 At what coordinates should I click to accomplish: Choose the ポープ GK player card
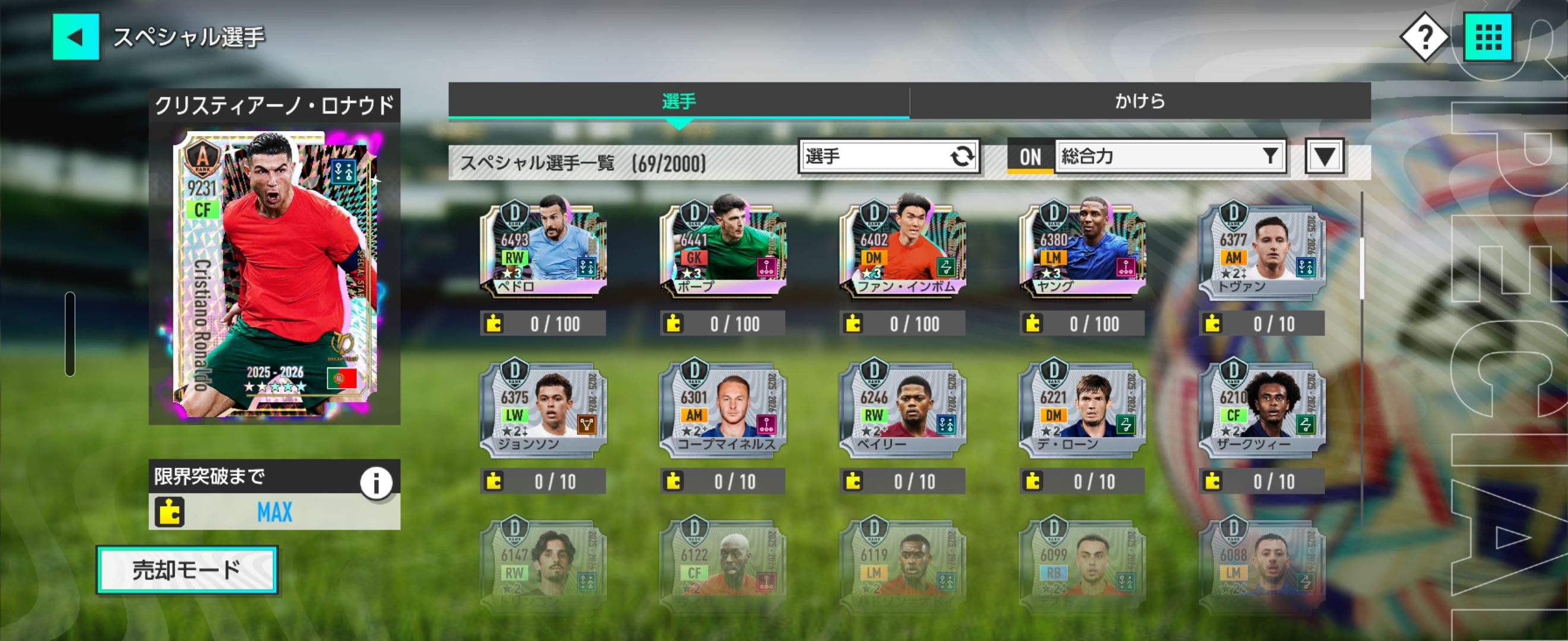(722, 249)
